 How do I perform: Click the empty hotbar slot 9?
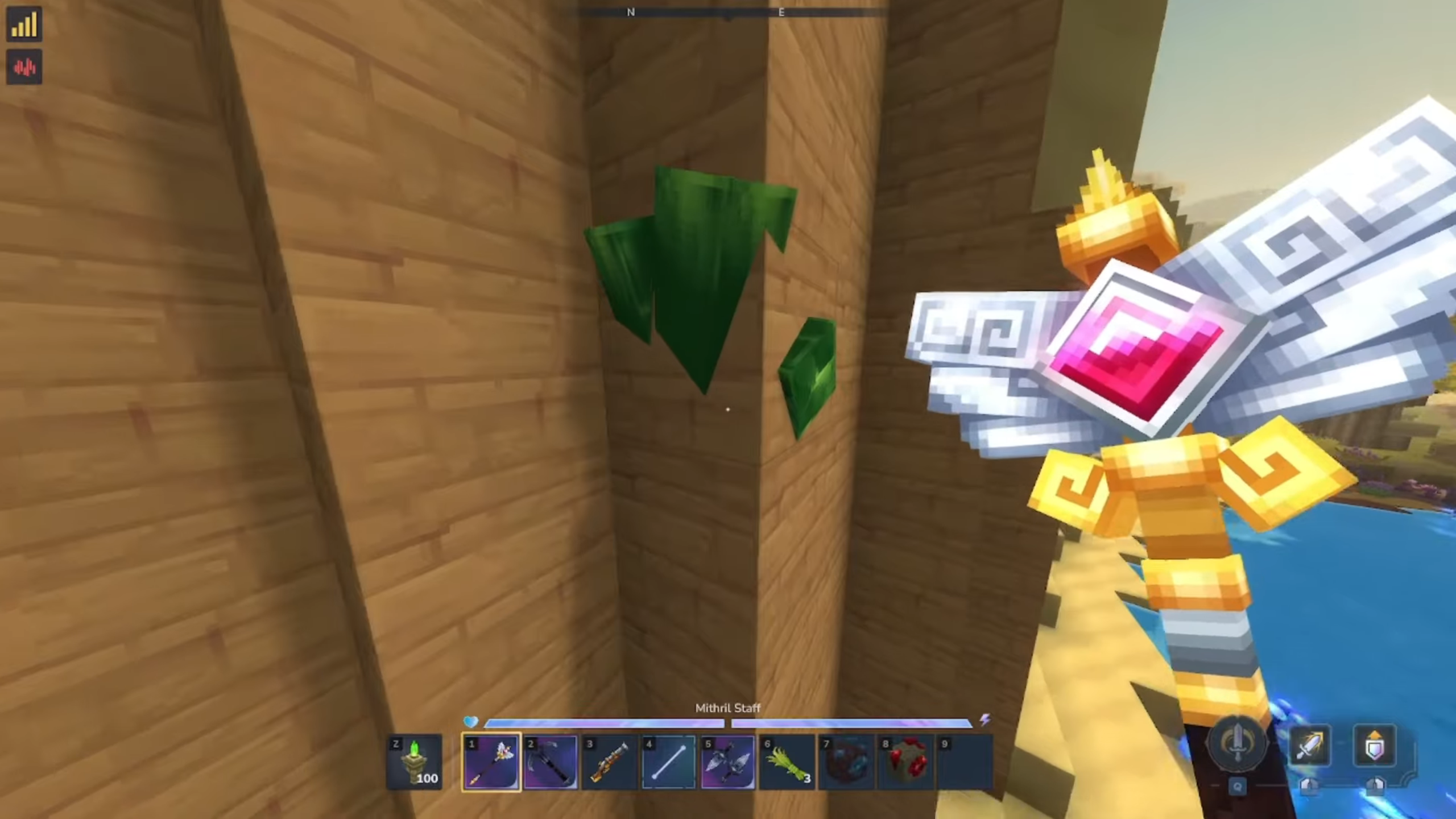pos(966,762)
